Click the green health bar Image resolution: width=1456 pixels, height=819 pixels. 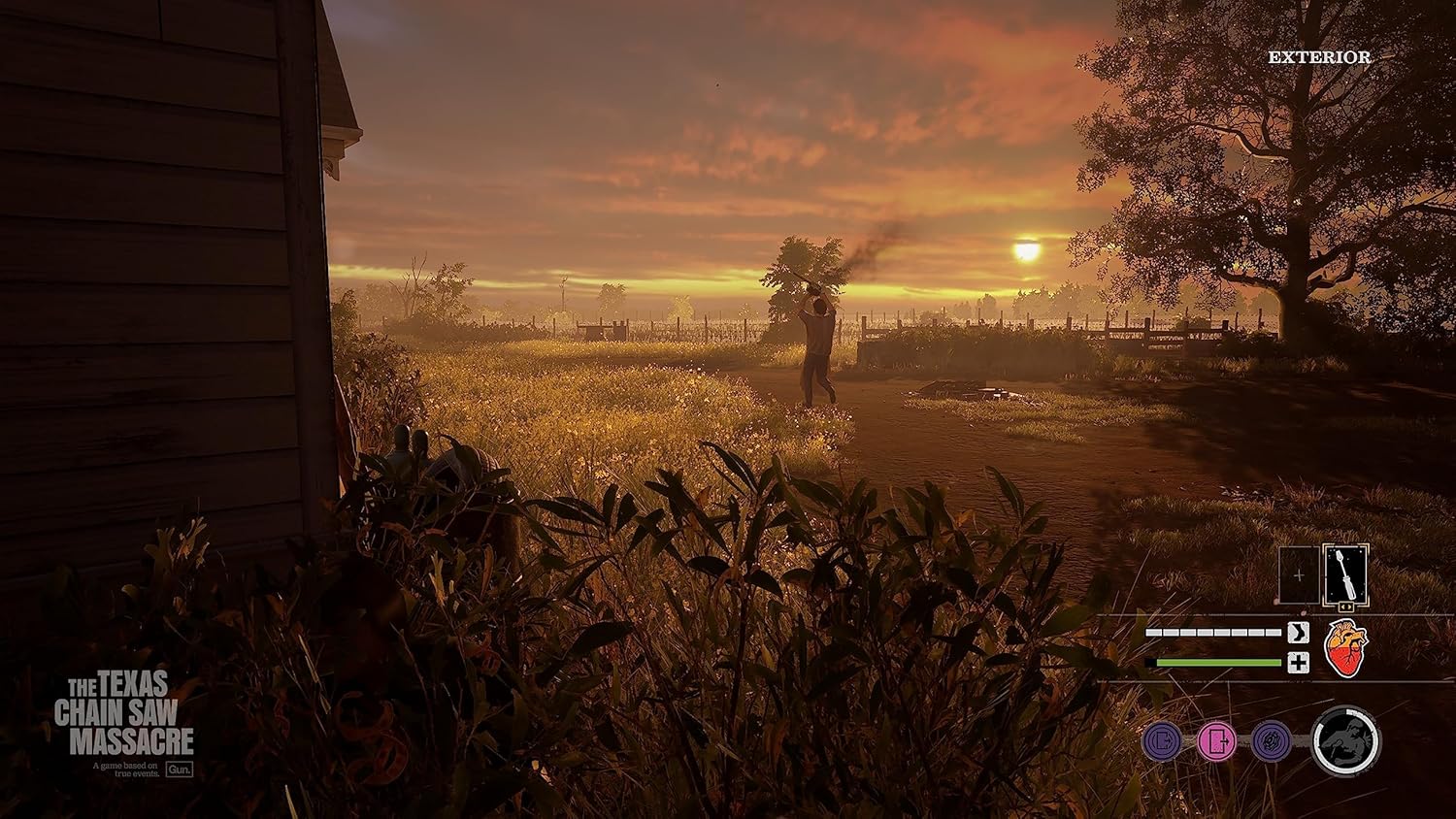[x=1214, y=662]
